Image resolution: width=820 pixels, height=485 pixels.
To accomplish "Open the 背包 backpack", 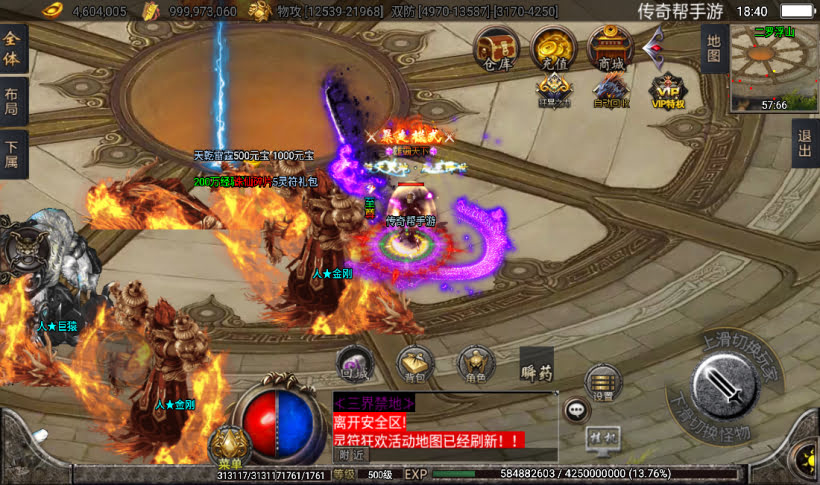I will coord(416,365).
